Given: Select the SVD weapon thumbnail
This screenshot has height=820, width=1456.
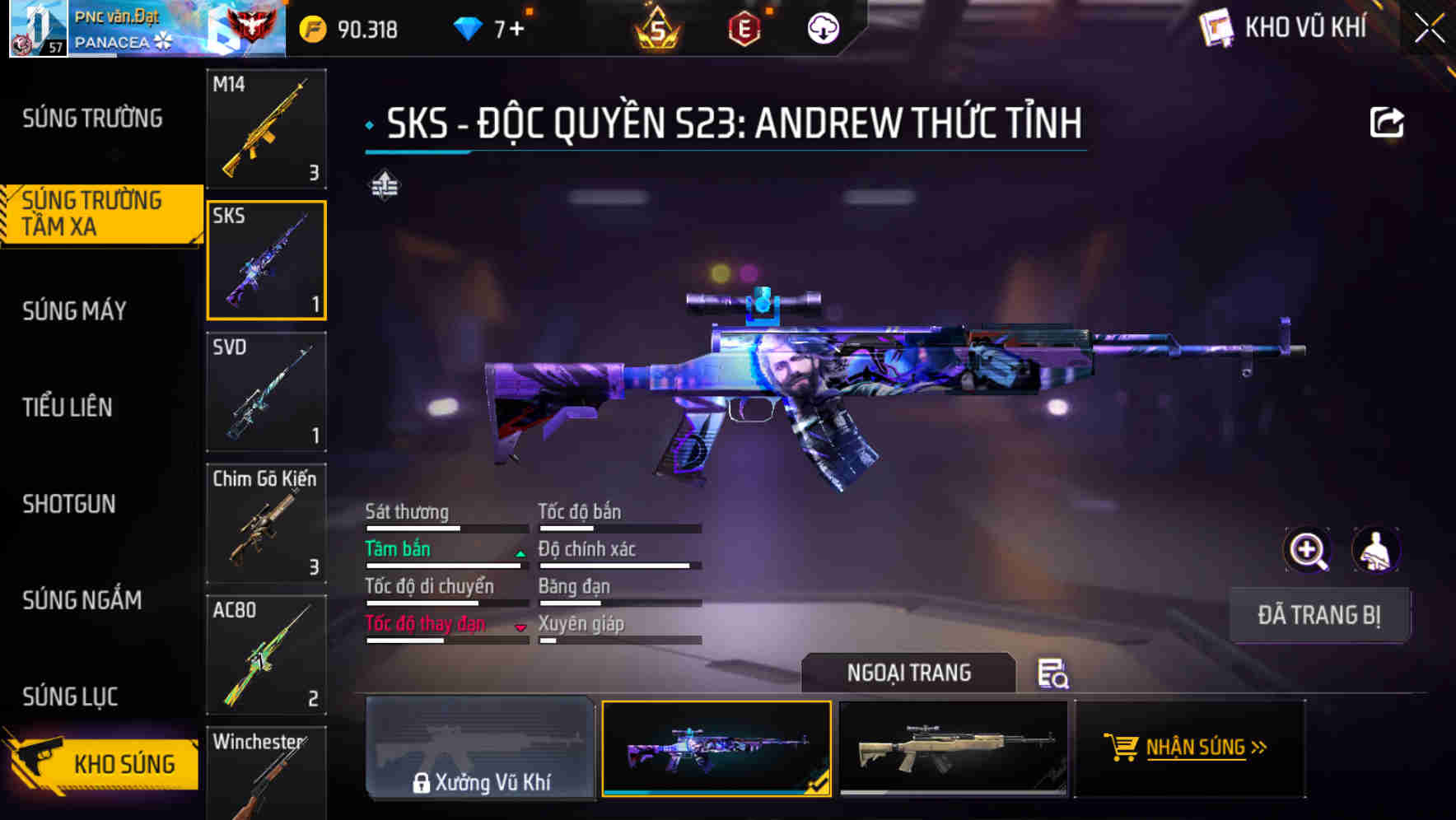Looking at the screenshot, I should [266, 393].
